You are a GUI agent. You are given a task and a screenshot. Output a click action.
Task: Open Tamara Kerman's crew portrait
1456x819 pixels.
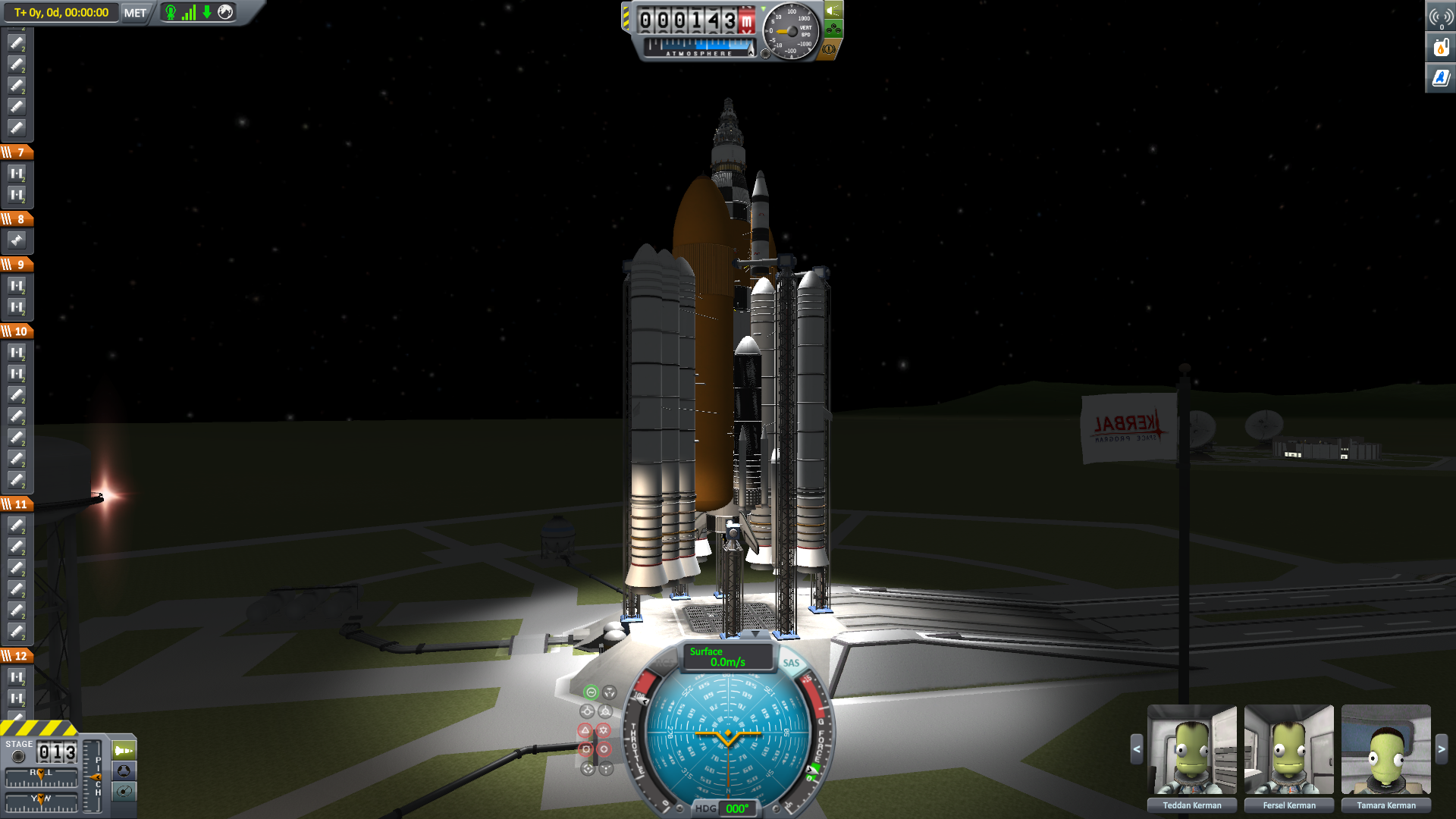[1385, 749]
